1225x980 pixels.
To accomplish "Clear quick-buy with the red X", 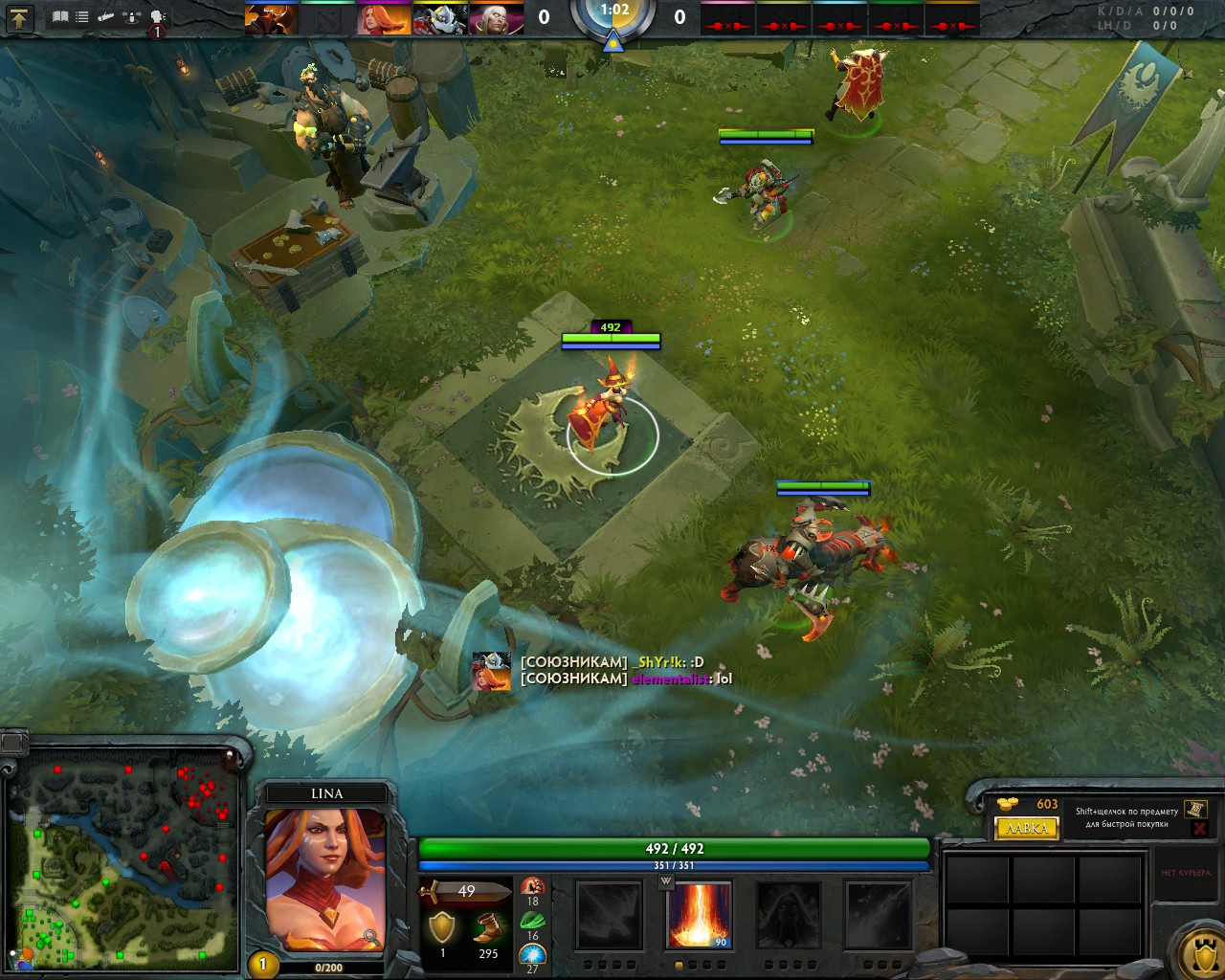I will 1199,829.
